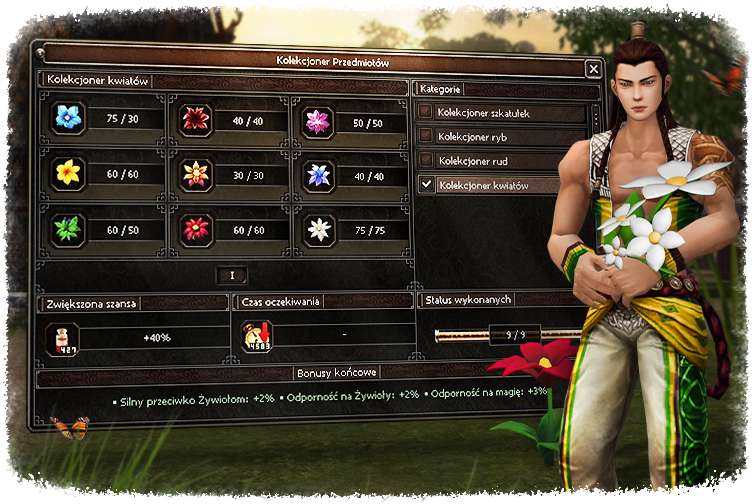Image resolution: width=752 pixels, height=504 pixels.
Task: Close the Kolekcjoner Przedmiotów window
Action: click(x=593, y=68)
